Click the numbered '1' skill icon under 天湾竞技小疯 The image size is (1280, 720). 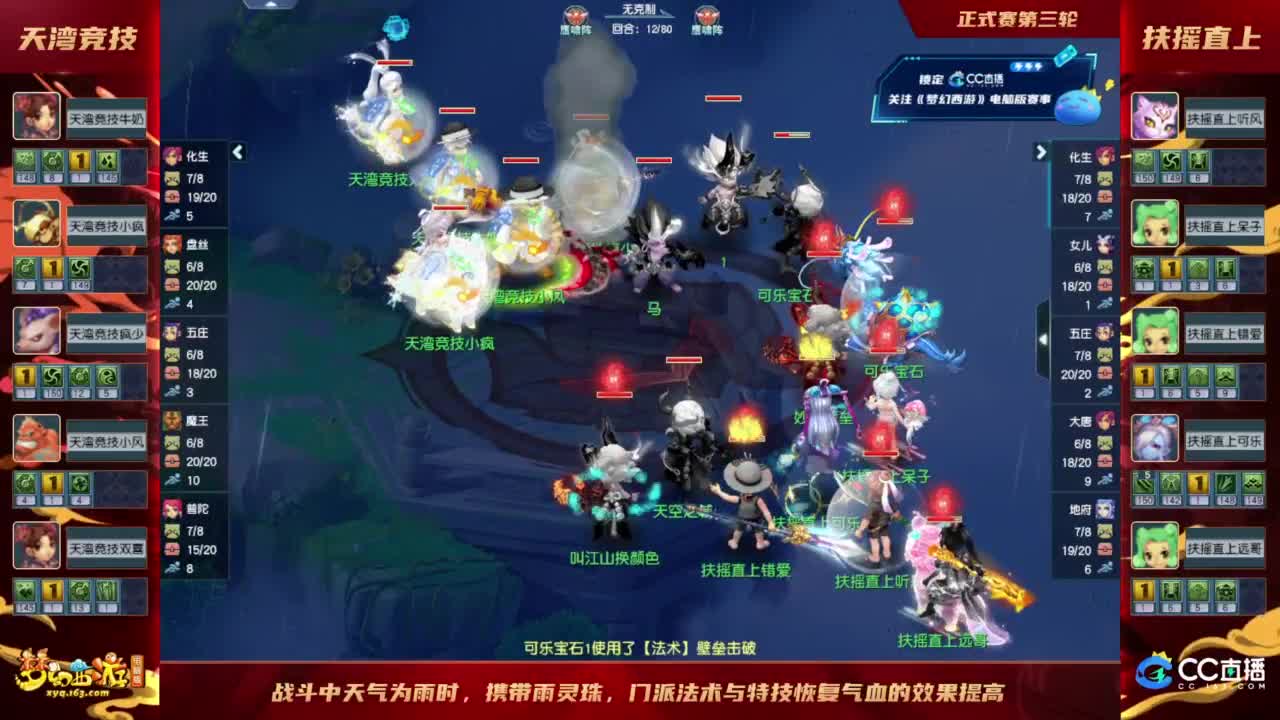(x=51, y=266)
